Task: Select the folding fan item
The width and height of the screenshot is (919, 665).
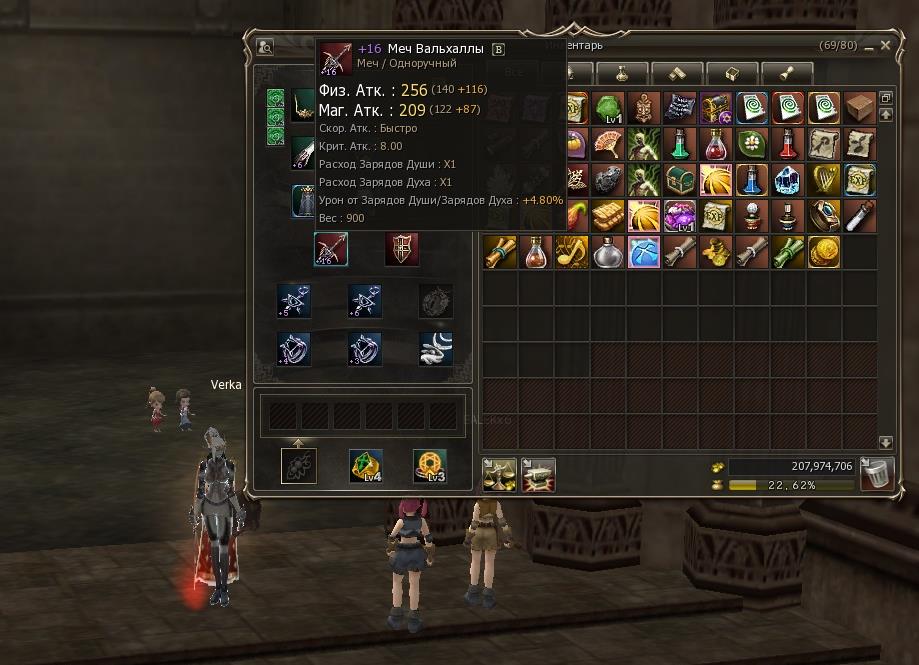Action: pos(607,144)
